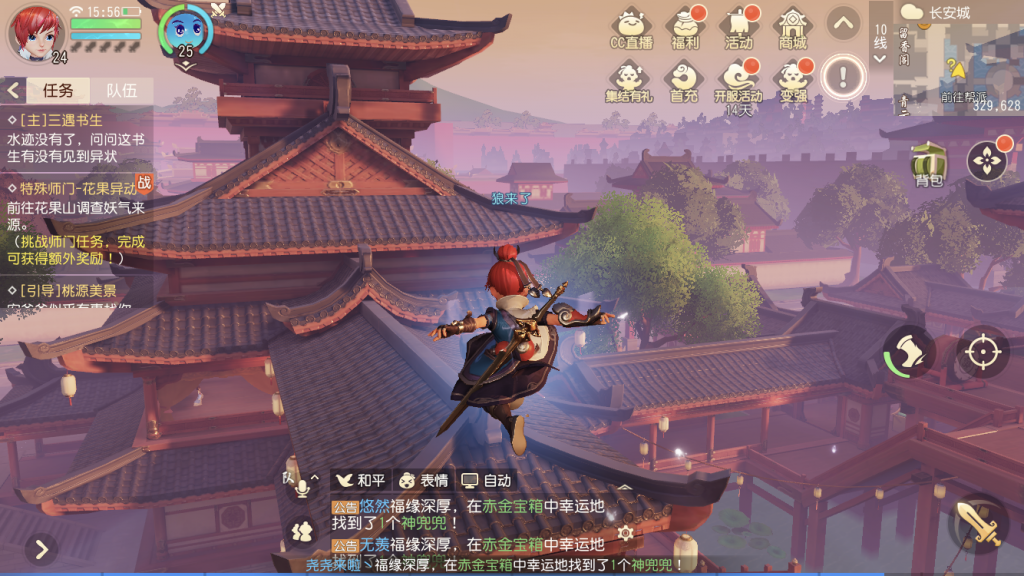The image size is (1024, 576).
Task: Enter the 商城 shop
Action: tap(793, 27)
